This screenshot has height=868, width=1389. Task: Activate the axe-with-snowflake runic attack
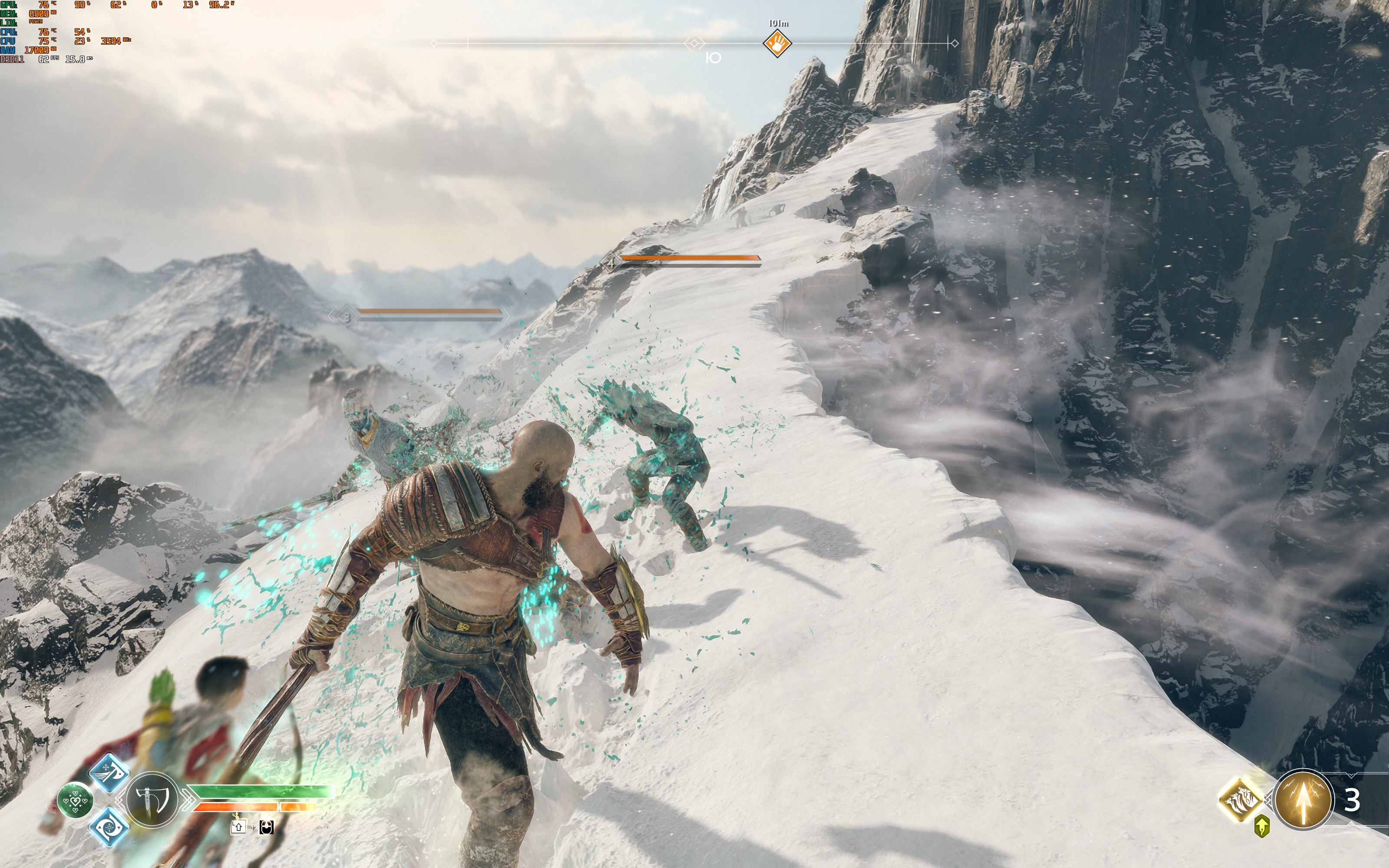coord(109,773)
